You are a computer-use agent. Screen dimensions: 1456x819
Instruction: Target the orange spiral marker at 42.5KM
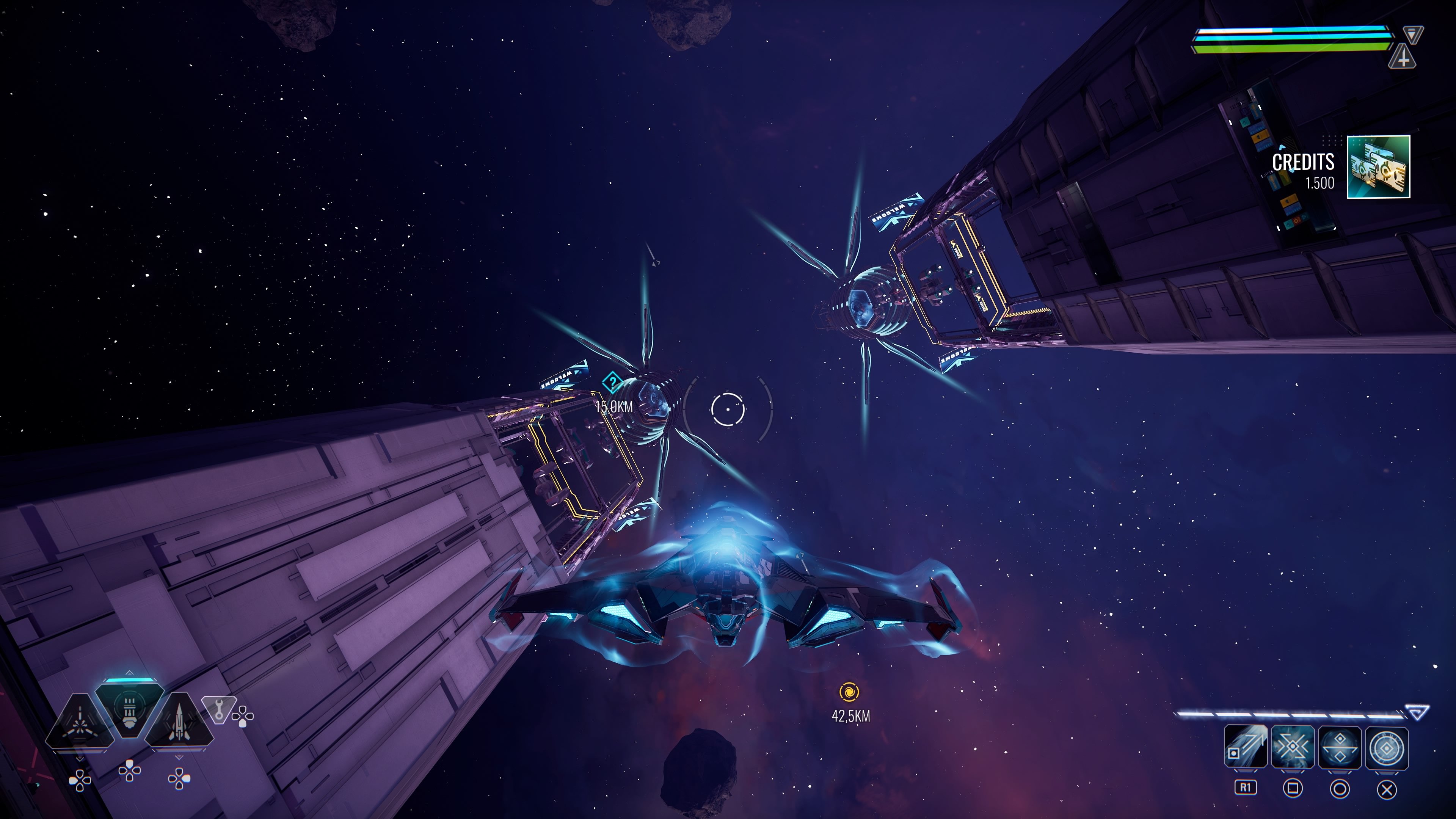(849, 692)
